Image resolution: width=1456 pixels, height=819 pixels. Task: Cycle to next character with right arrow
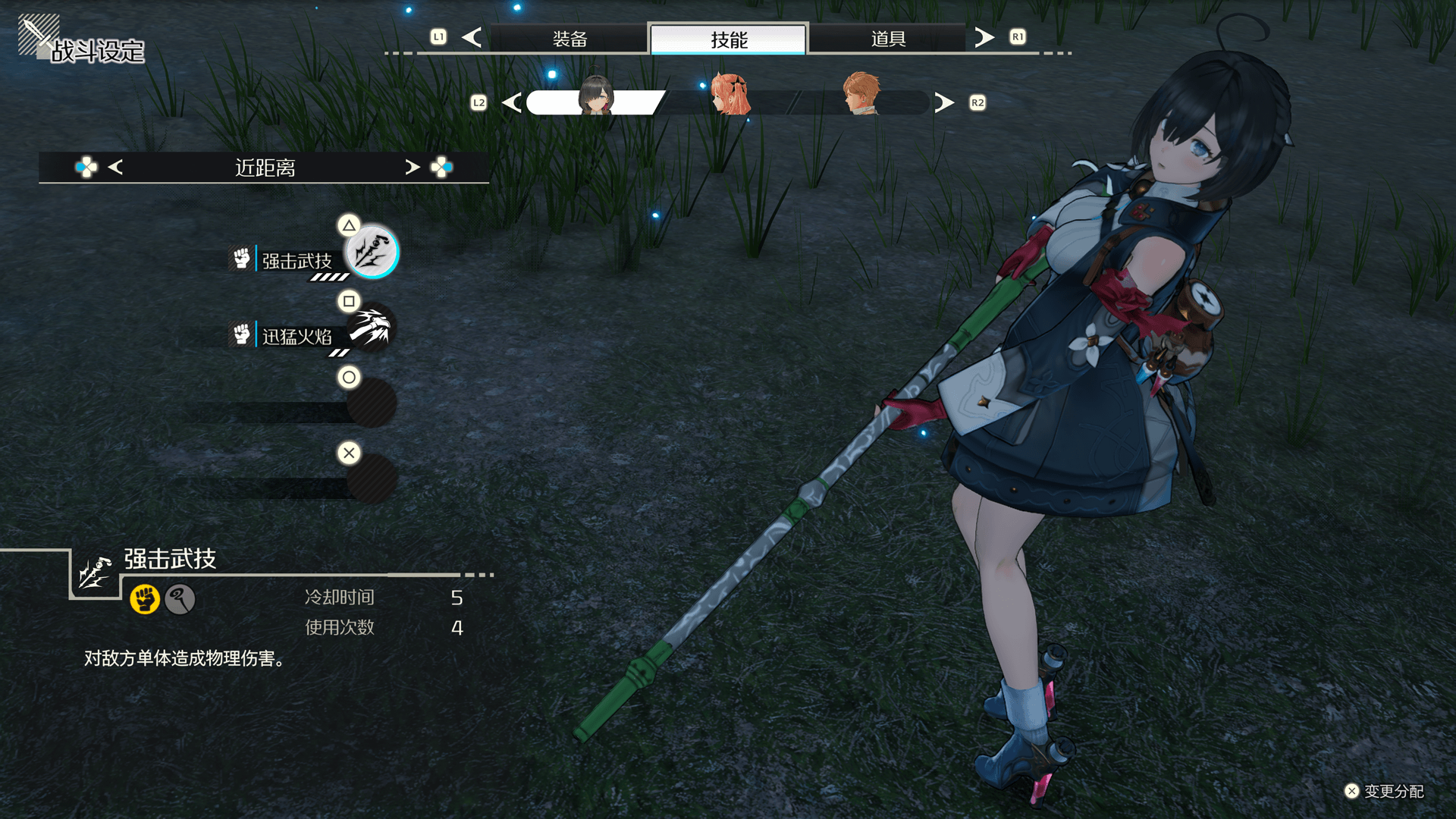944,102
